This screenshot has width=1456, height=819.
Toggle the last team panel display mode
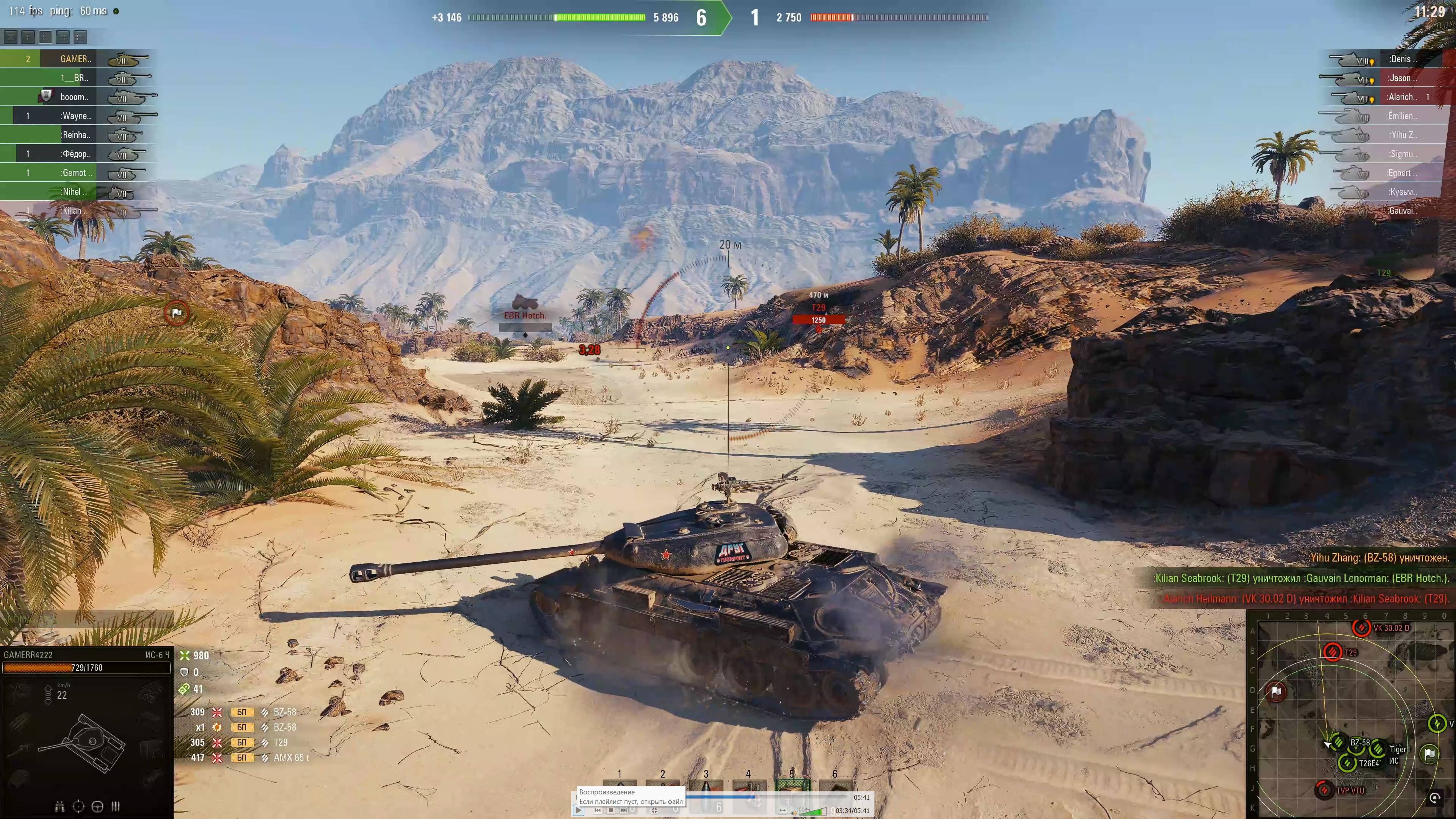click(x=81, y=38)
